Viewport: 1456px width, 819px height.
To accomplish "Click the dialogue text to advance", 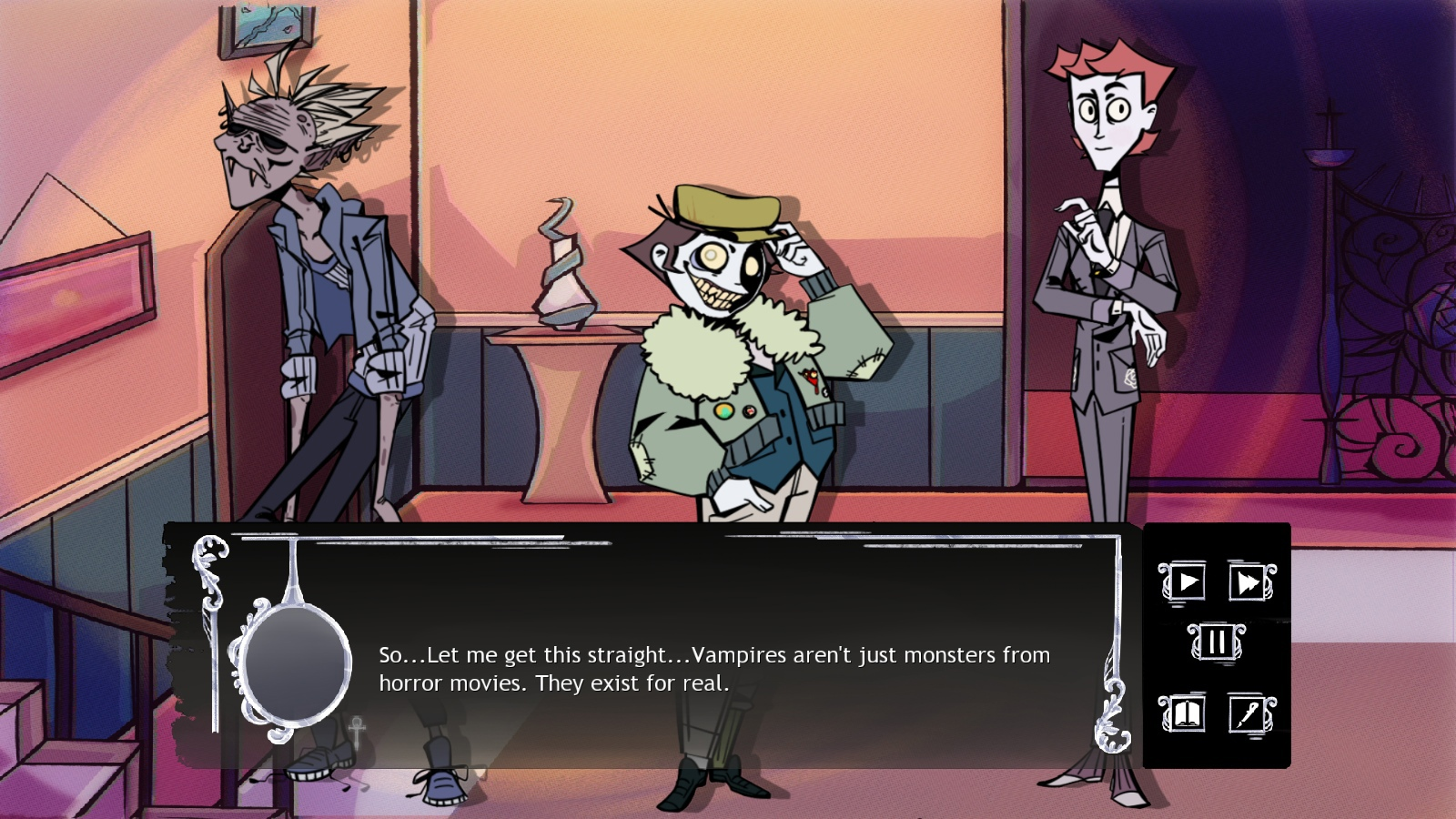I will pos(710,667).
